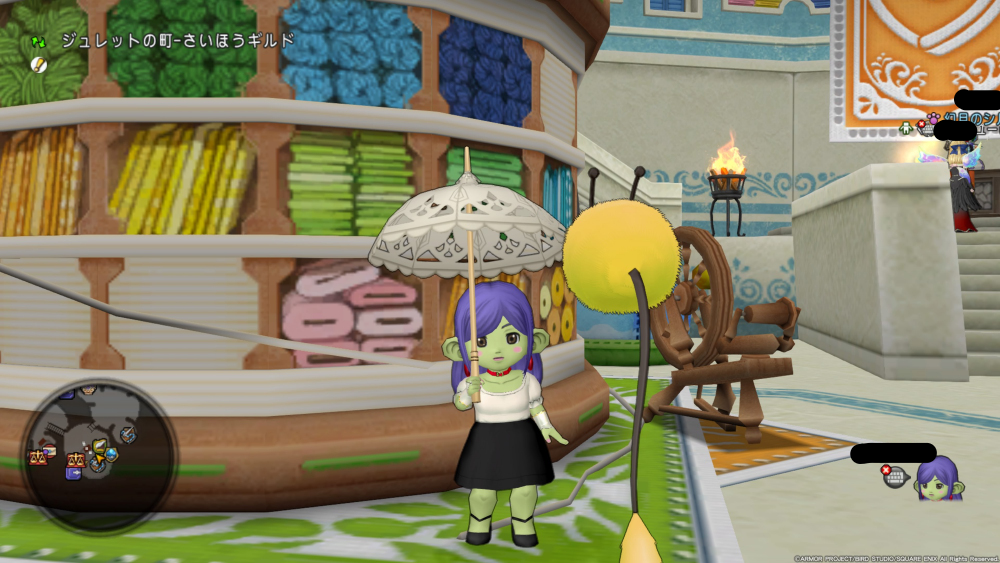
Task: Click the purple exit arrow minimap marker
Action: tap(74, 472)
